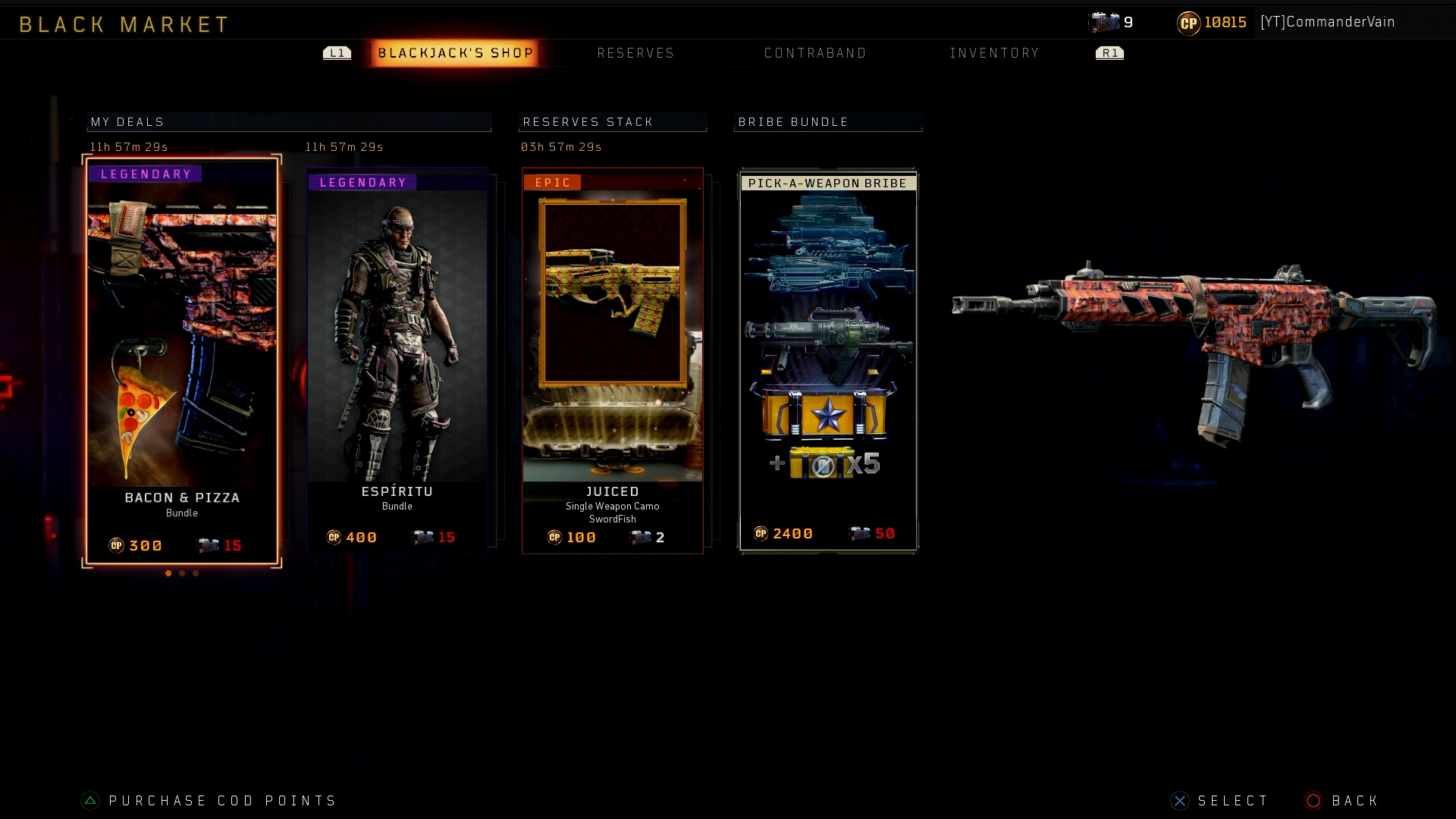
Task: Switch to the Contraband tab
Action: tap(815, 53)
